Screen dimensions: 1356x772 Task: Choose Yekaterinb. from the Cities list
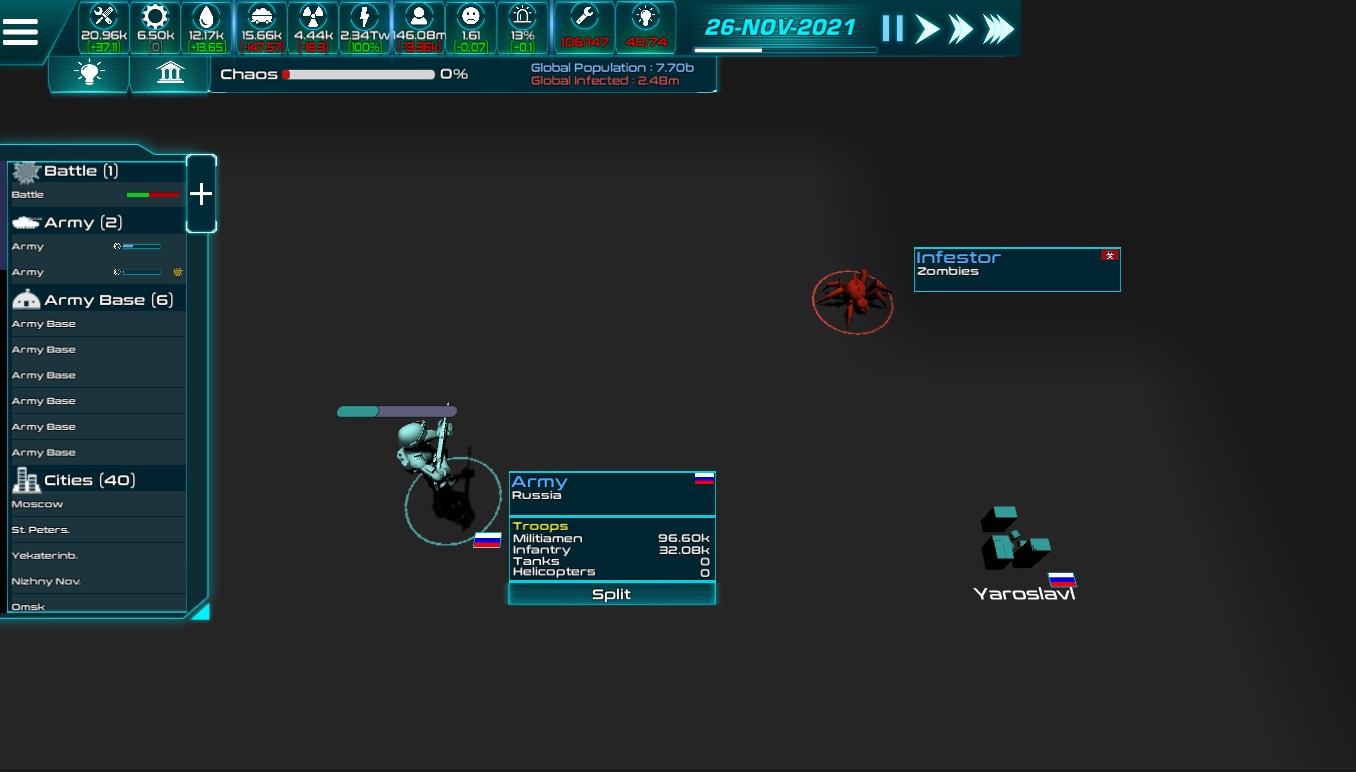(96, 556)
